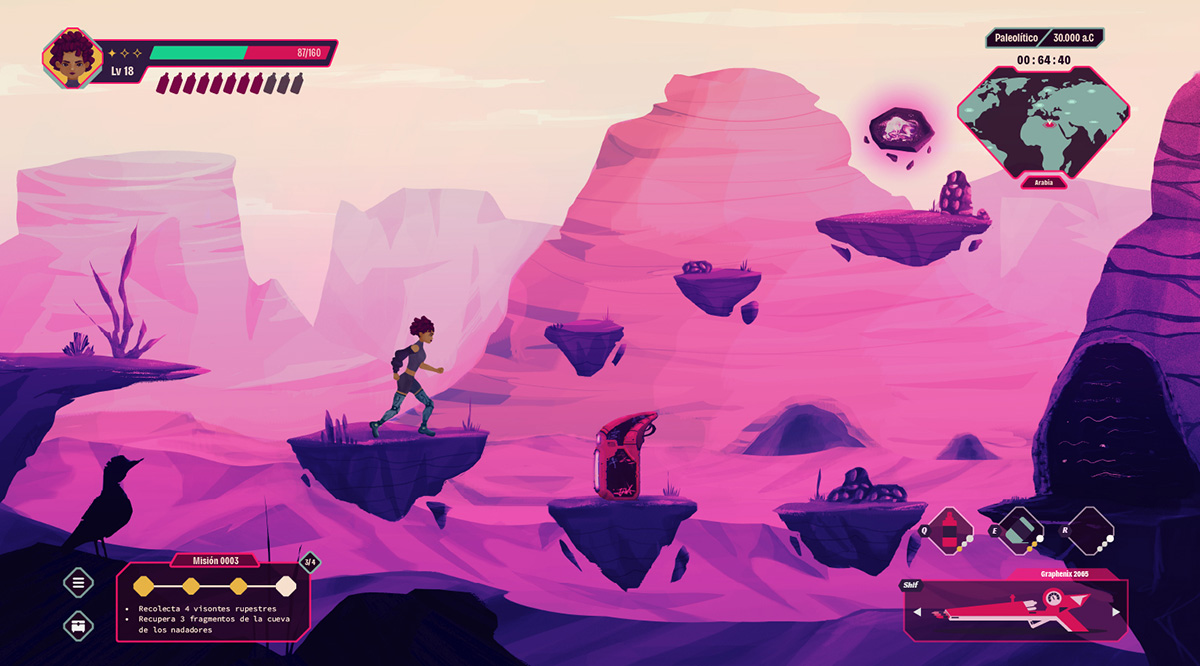Open the hamburger menu icon

(x=78, y=580)
